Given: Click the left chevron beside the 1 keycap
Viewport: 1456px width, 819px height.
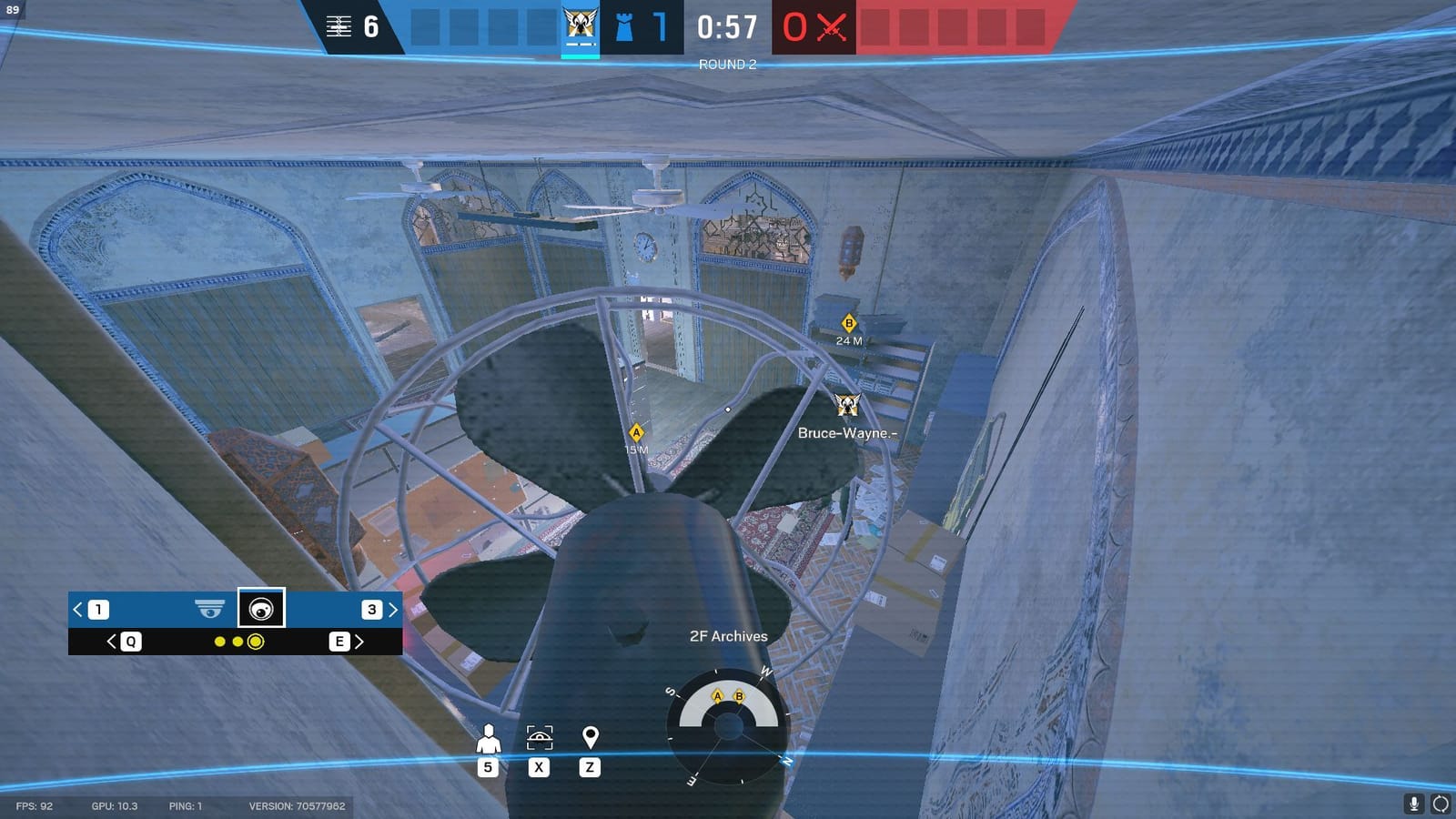Looking at the screenshot, I should tap(77, 608).
